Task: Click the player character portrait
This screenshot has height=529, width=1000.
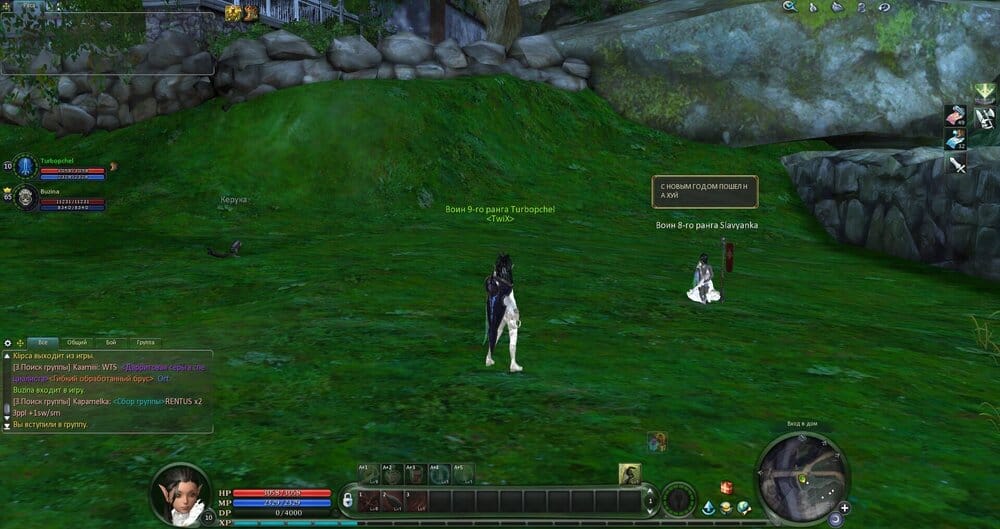Action: tap(180, 492)
